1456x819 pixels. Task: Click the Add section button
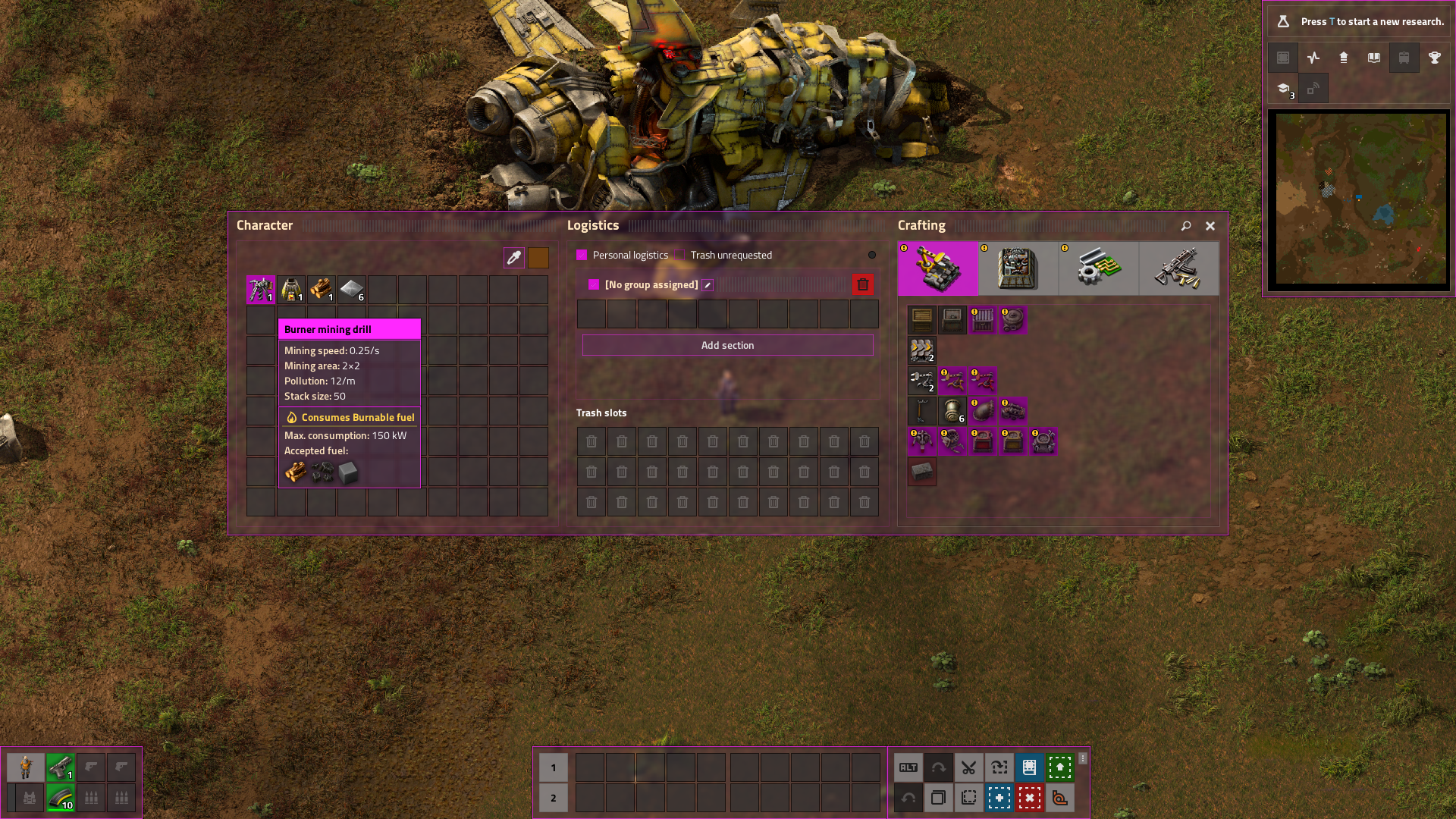tap(727, 346)
